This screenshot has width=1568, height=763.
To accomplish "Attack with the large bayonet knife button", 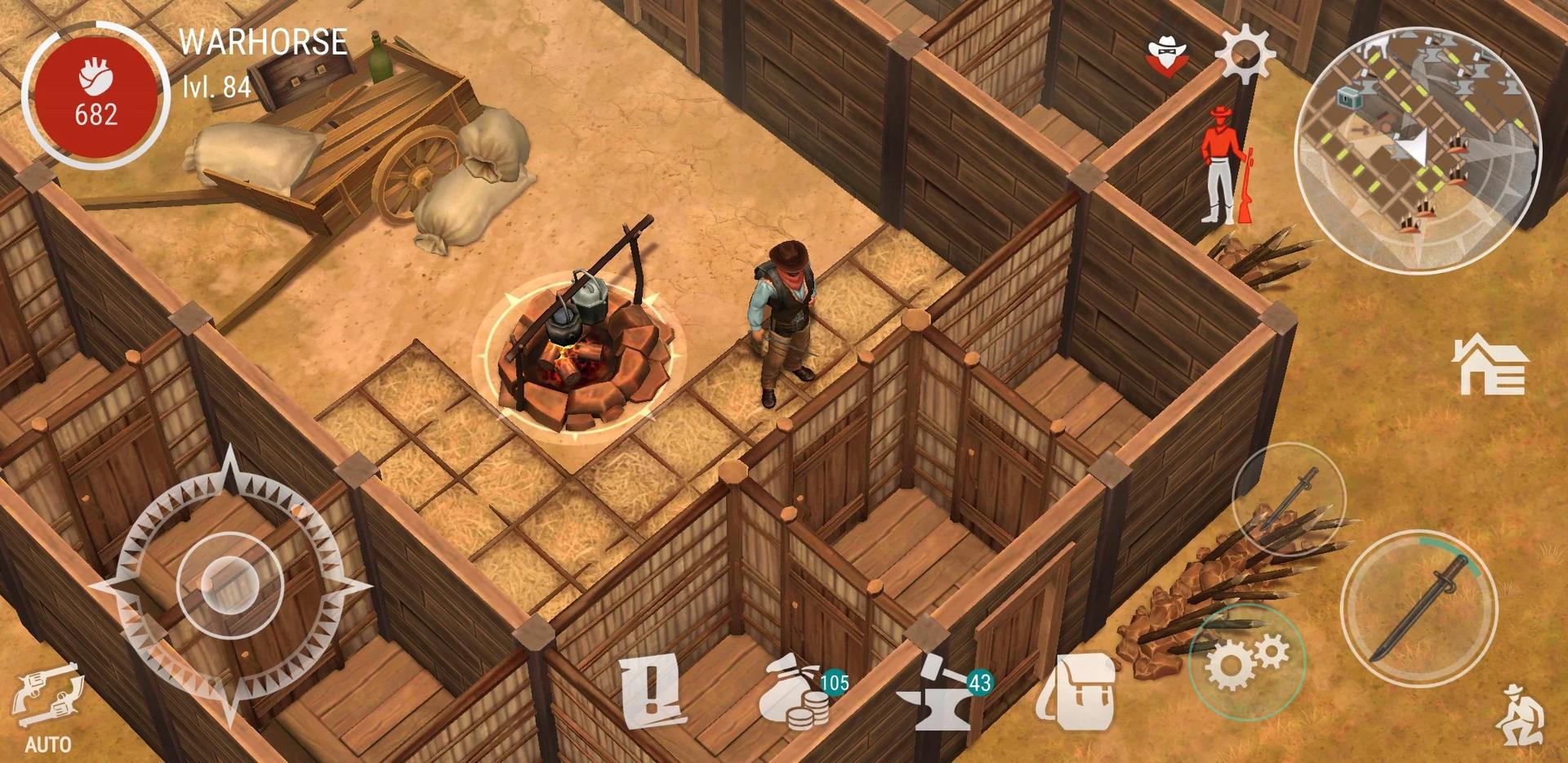I will (x=1419, y=609).
